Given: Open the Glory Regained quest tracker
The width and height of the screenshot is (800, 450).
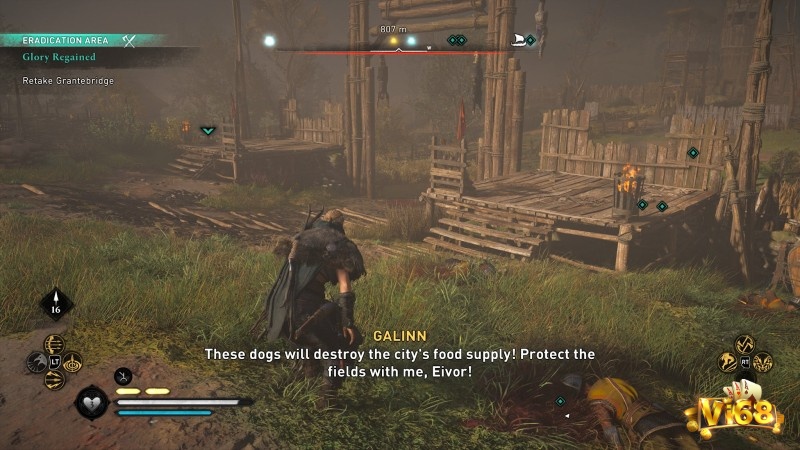Looking at the screenshot, I should point(62,57).
